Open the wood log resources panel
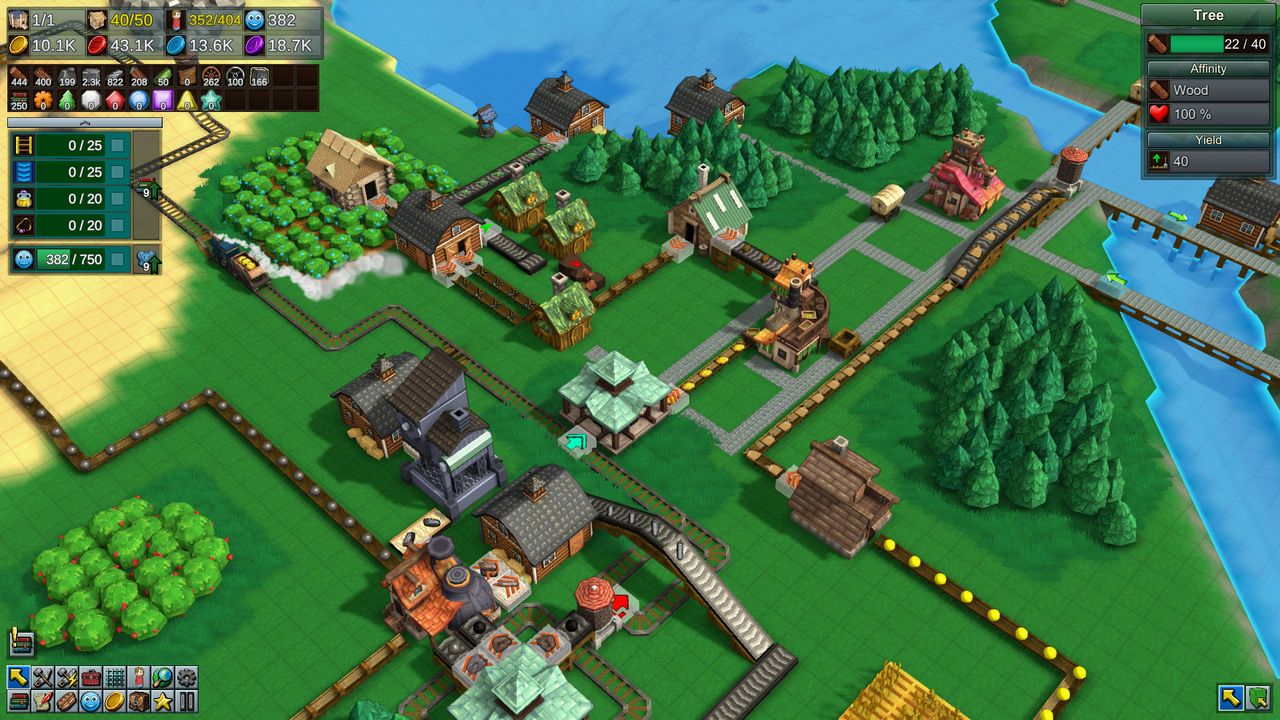1280x720 pixels. click(x=66, y=701)
